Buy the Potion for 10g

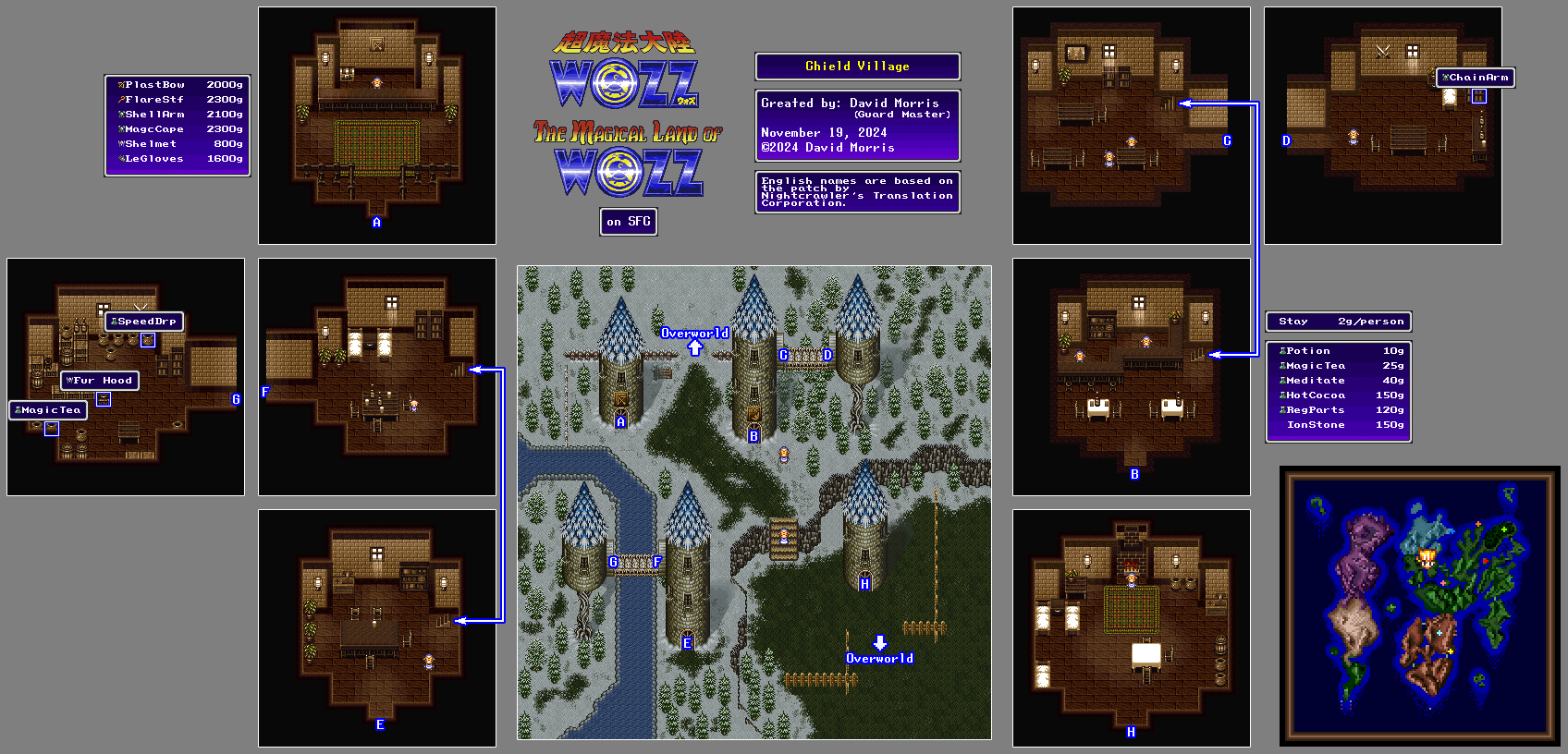click(x=1338, y=351)
